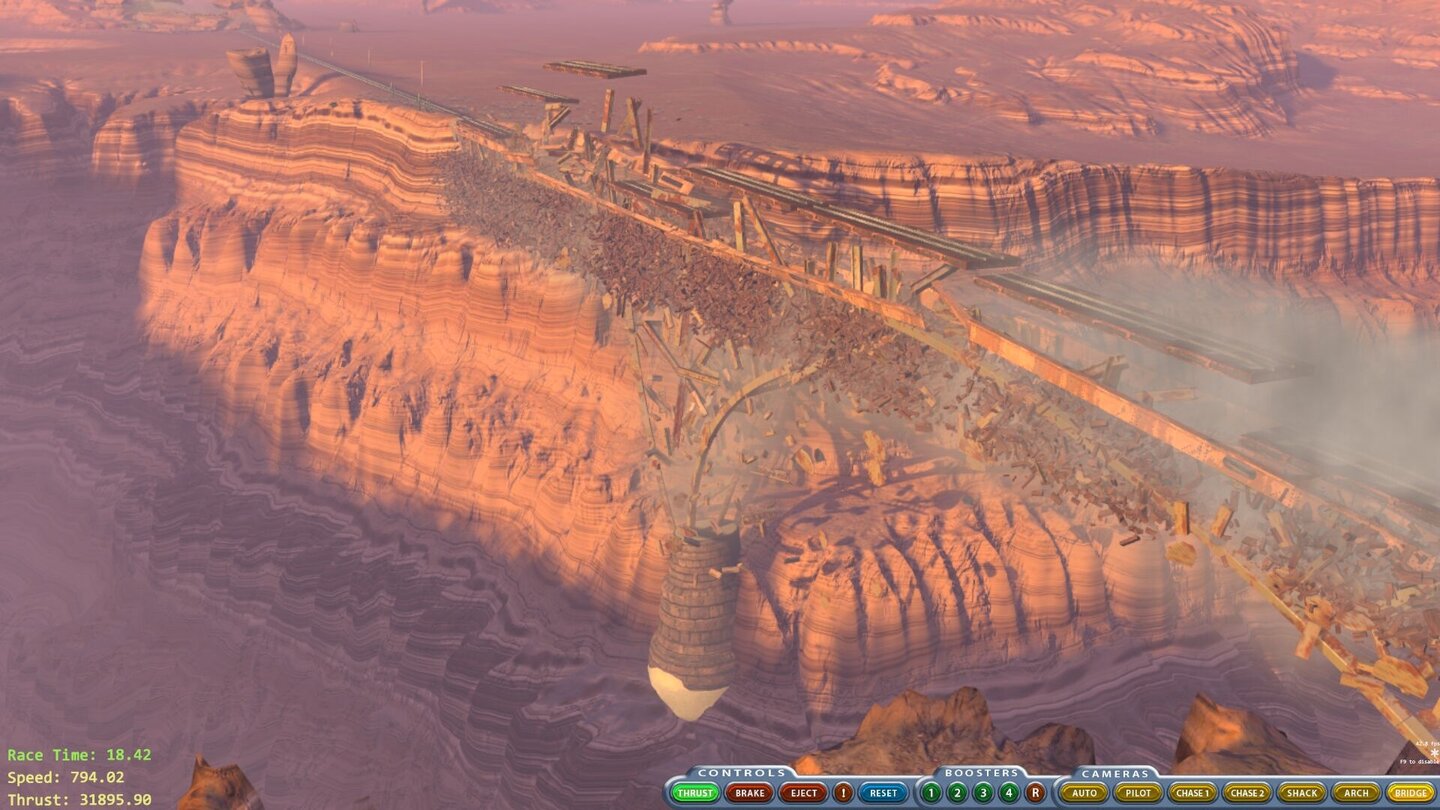Click the exclamation warning icon in Controls
1440x810 pixels.
(x=844, y=792)
